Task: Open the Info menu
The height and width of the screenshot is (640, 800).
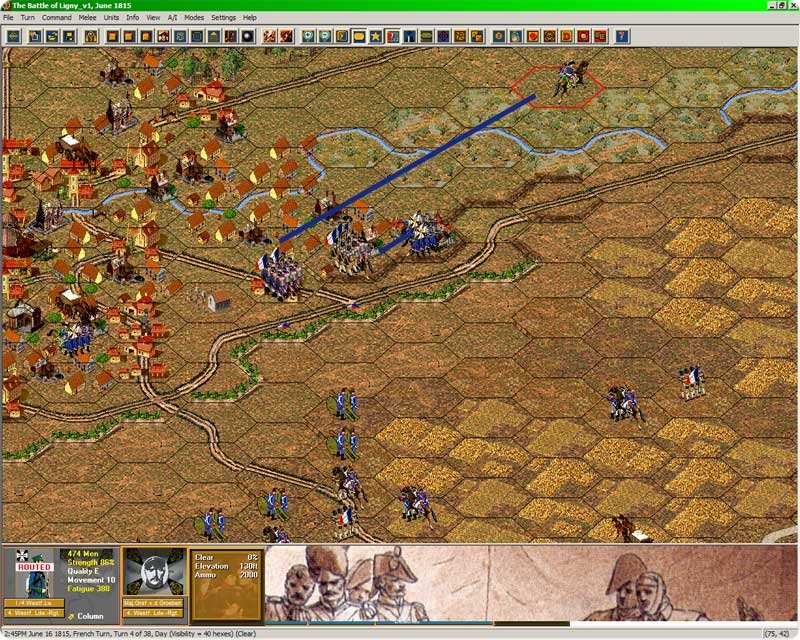Action: 133,17
